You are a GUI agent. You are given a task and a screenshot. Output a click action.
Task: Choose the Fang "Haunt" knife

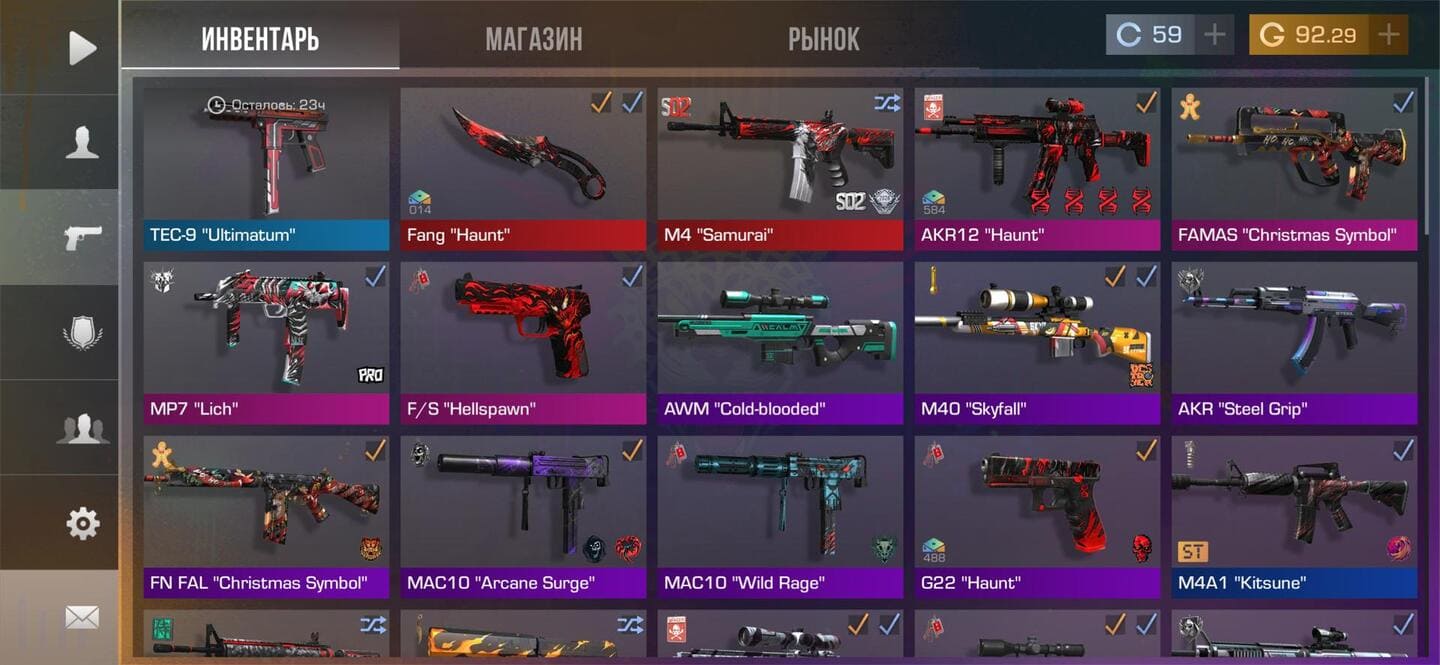click(523, 168)
